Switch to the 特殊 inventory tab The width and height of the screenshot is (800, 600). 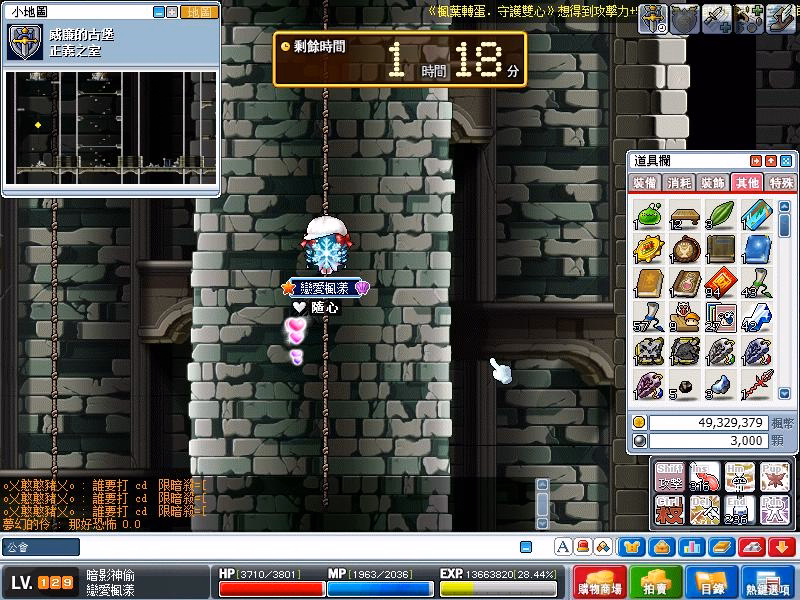coord(781,183)
